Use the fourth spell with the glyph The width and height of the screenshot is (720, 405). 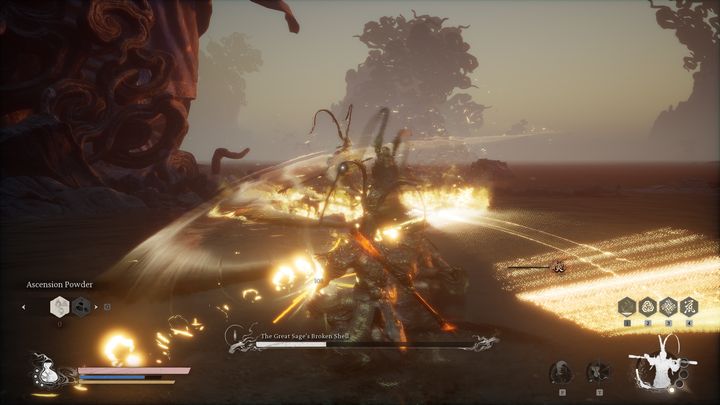point(690,307)
